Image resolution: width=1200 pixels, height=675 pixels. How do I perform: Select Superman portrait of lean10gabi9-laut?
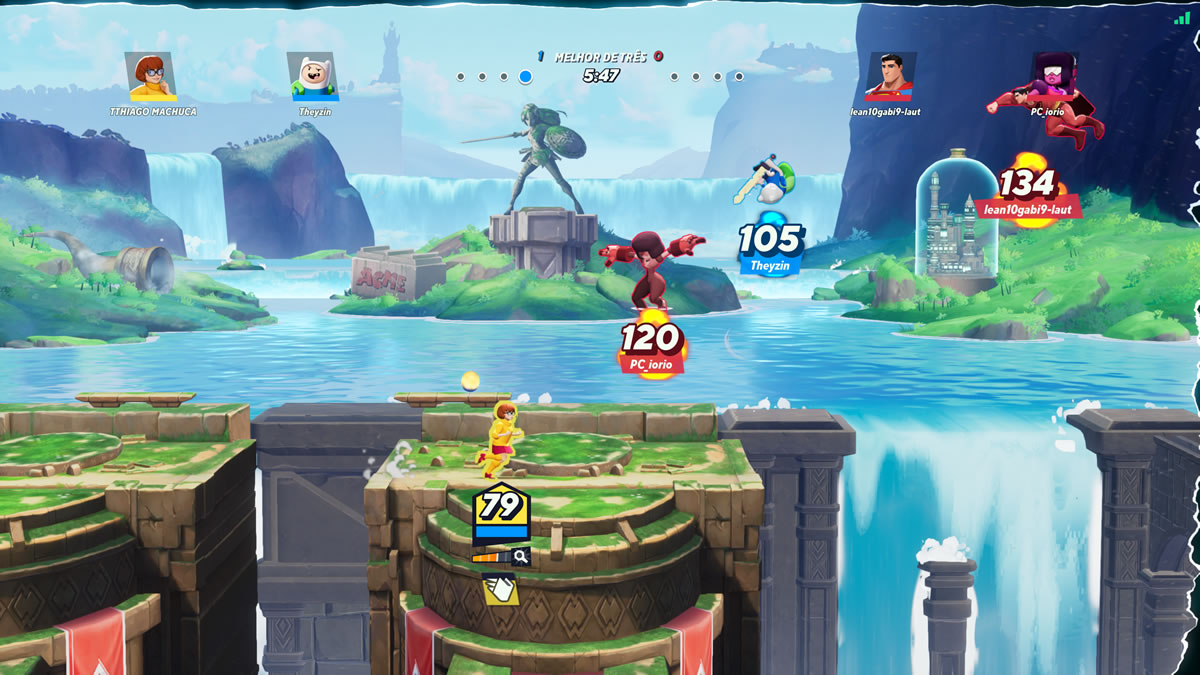click(891, 77)
